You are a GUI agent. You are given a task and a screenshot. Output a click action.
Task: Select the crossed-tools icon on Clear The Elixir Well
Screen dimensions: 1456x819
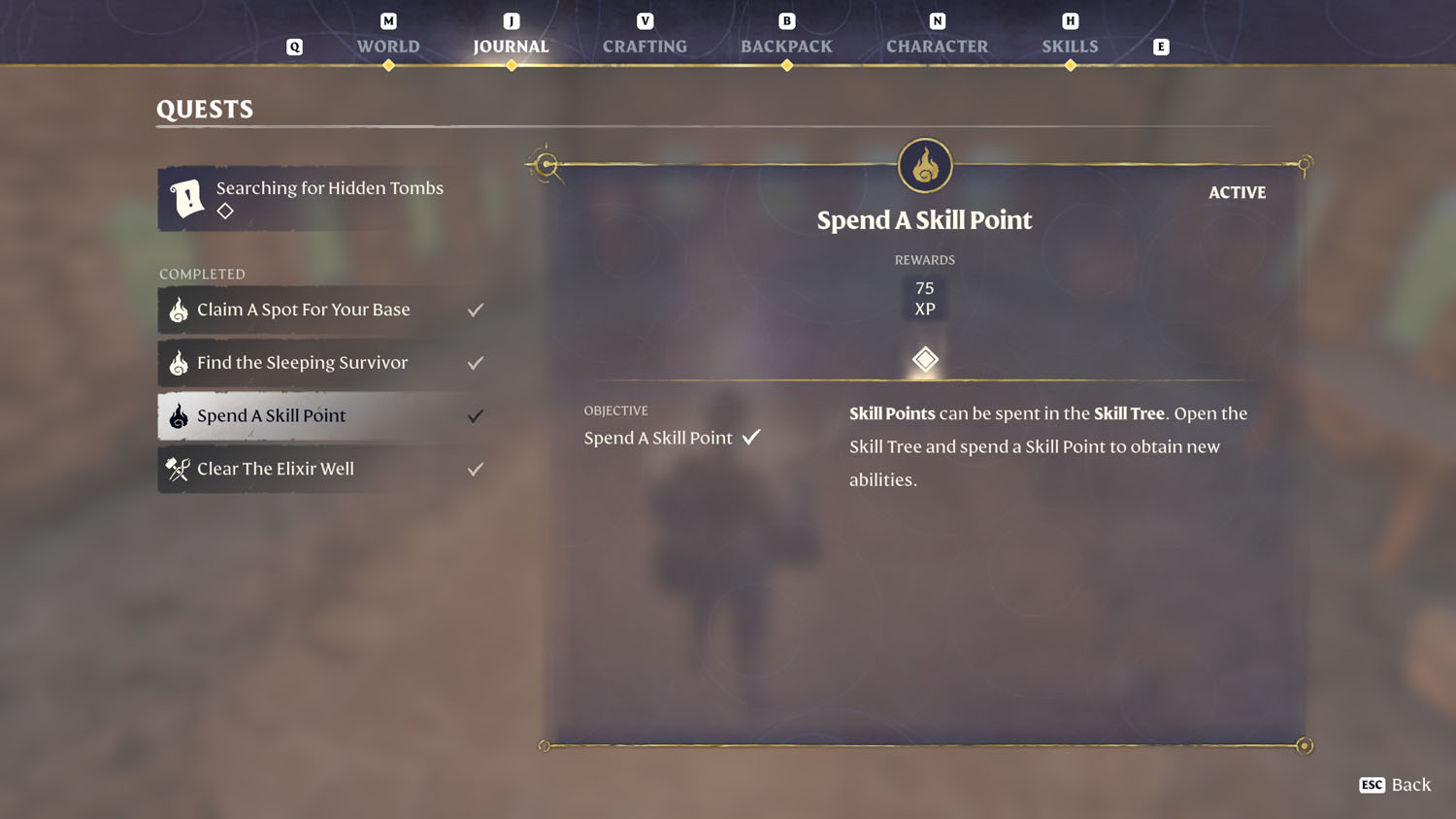coord(178,469)
